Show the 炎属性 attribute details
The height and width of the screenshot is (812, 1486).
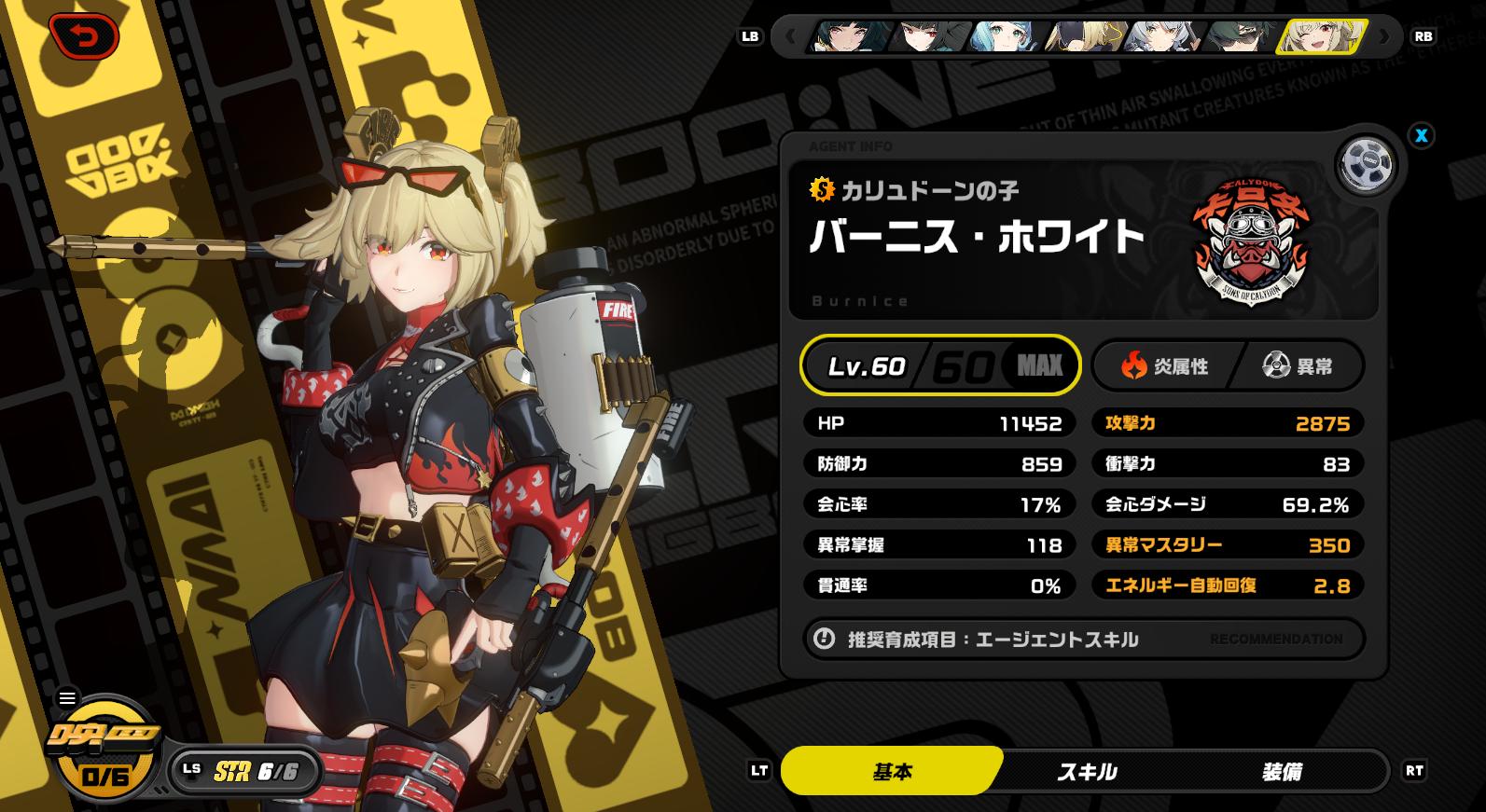[x=1166, y=366]
